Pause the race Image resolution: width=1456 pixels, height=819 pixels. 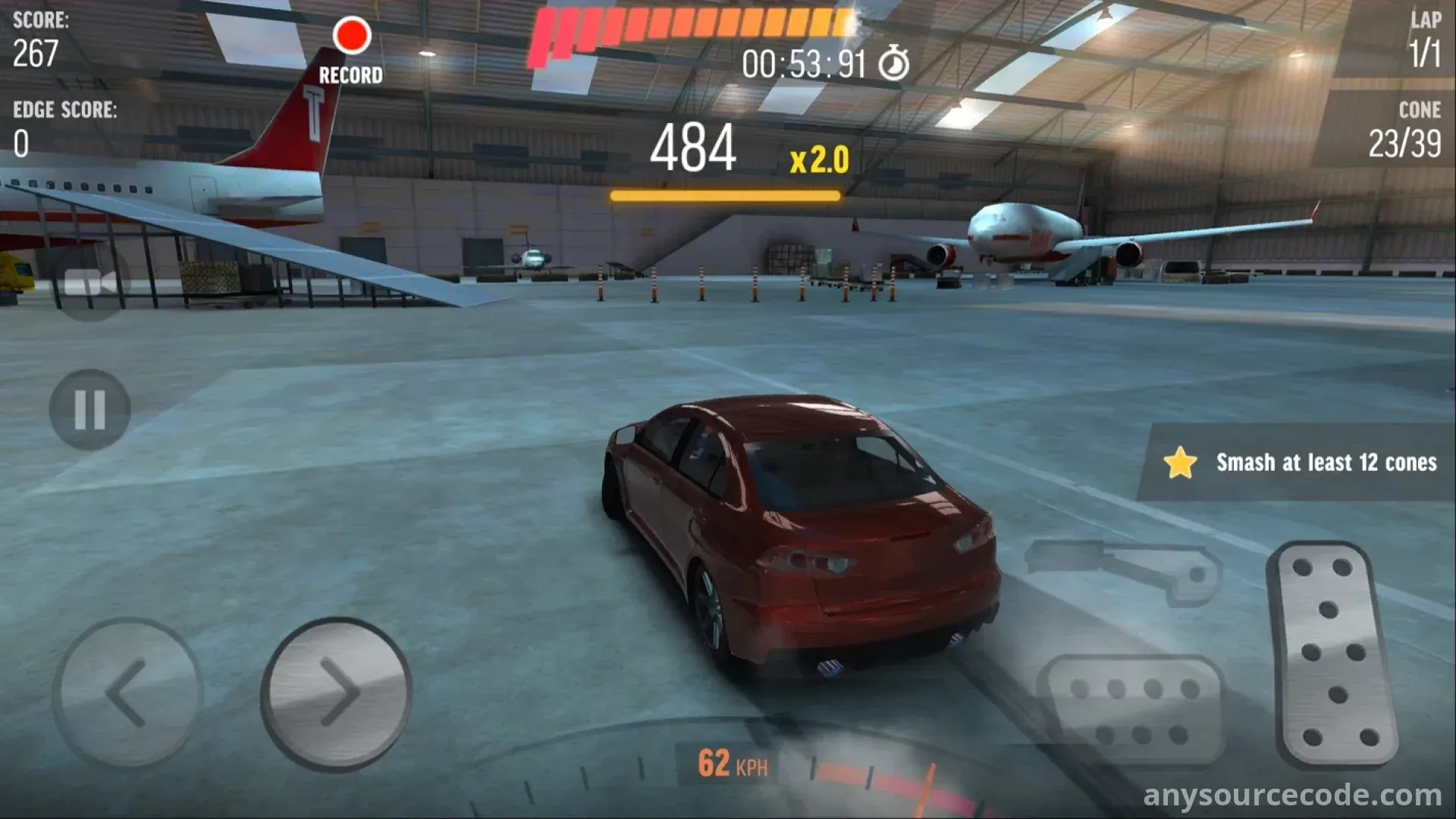(89, 410)
